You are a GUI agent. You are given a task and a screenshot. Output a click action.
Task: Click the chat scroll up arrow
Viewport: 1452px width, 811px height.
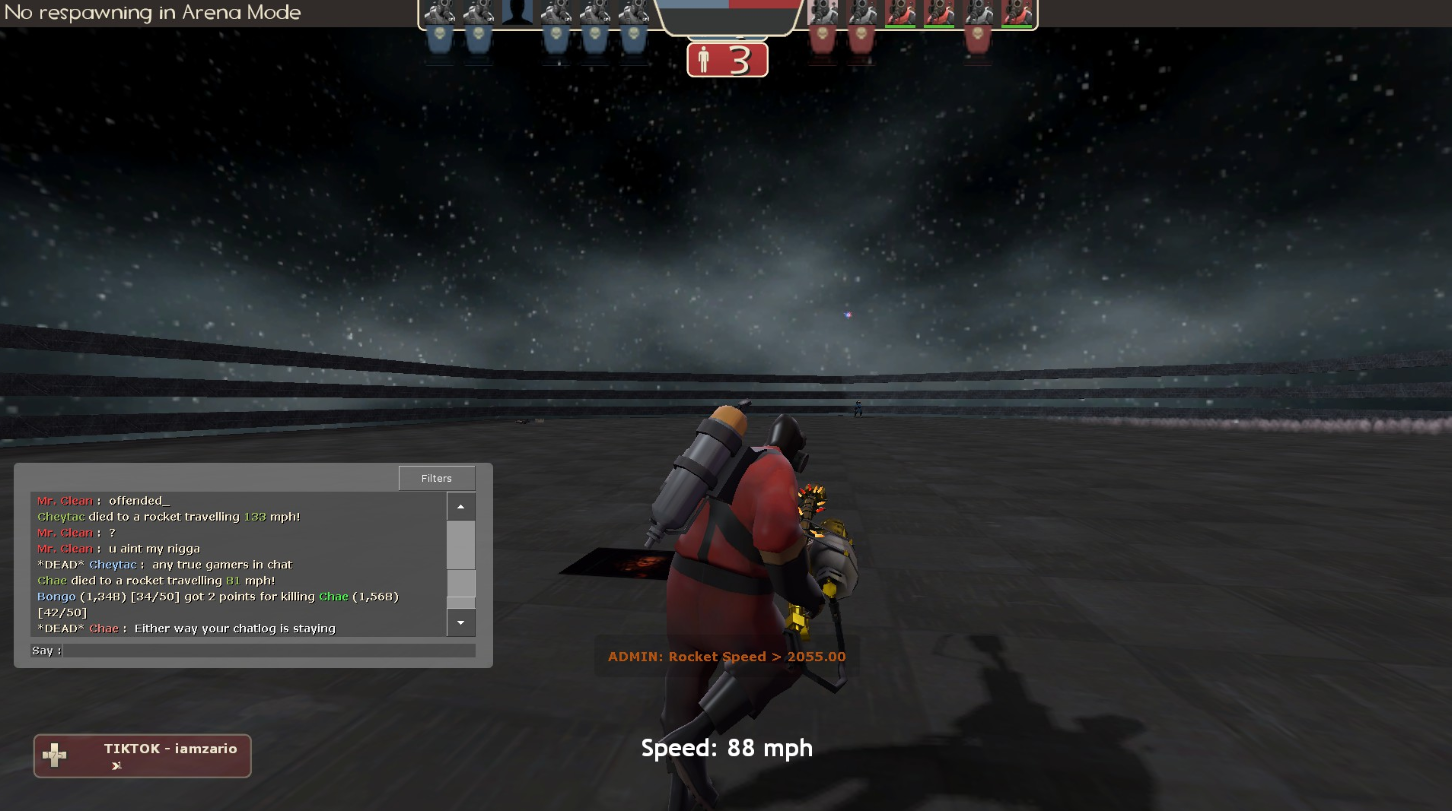click(460, 507)
